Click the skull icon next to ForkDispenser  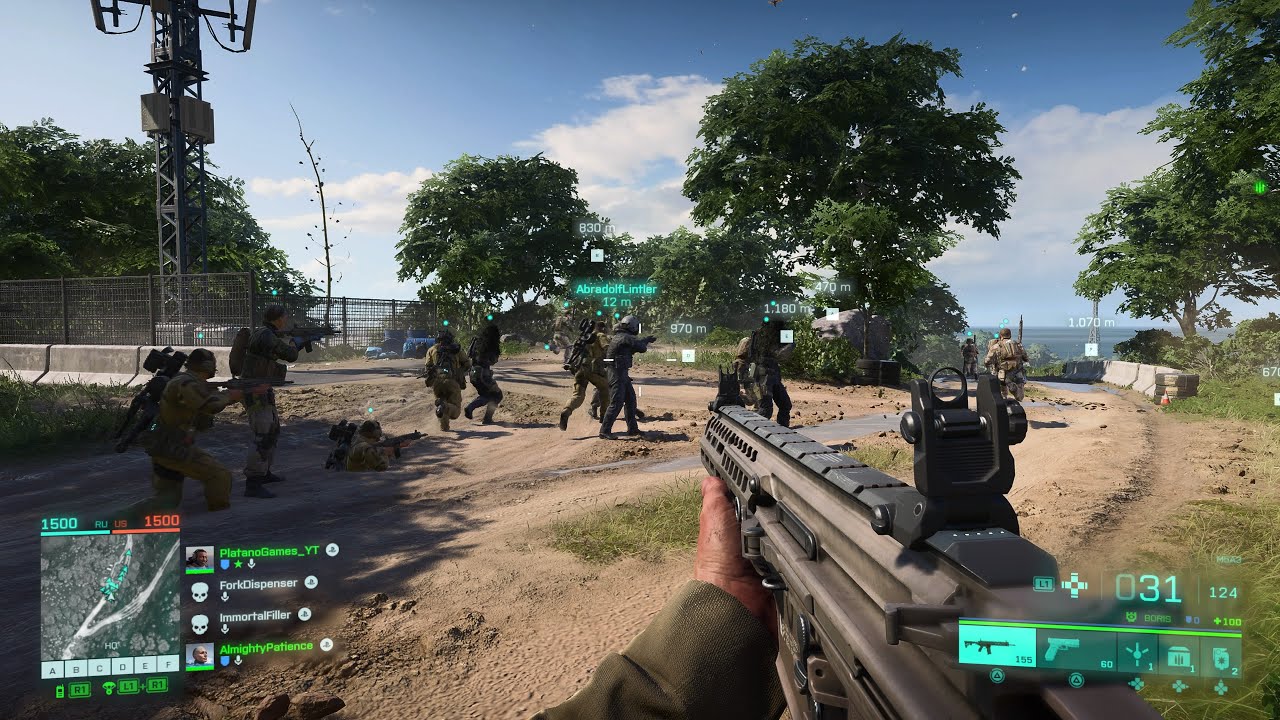coord(200,590)
